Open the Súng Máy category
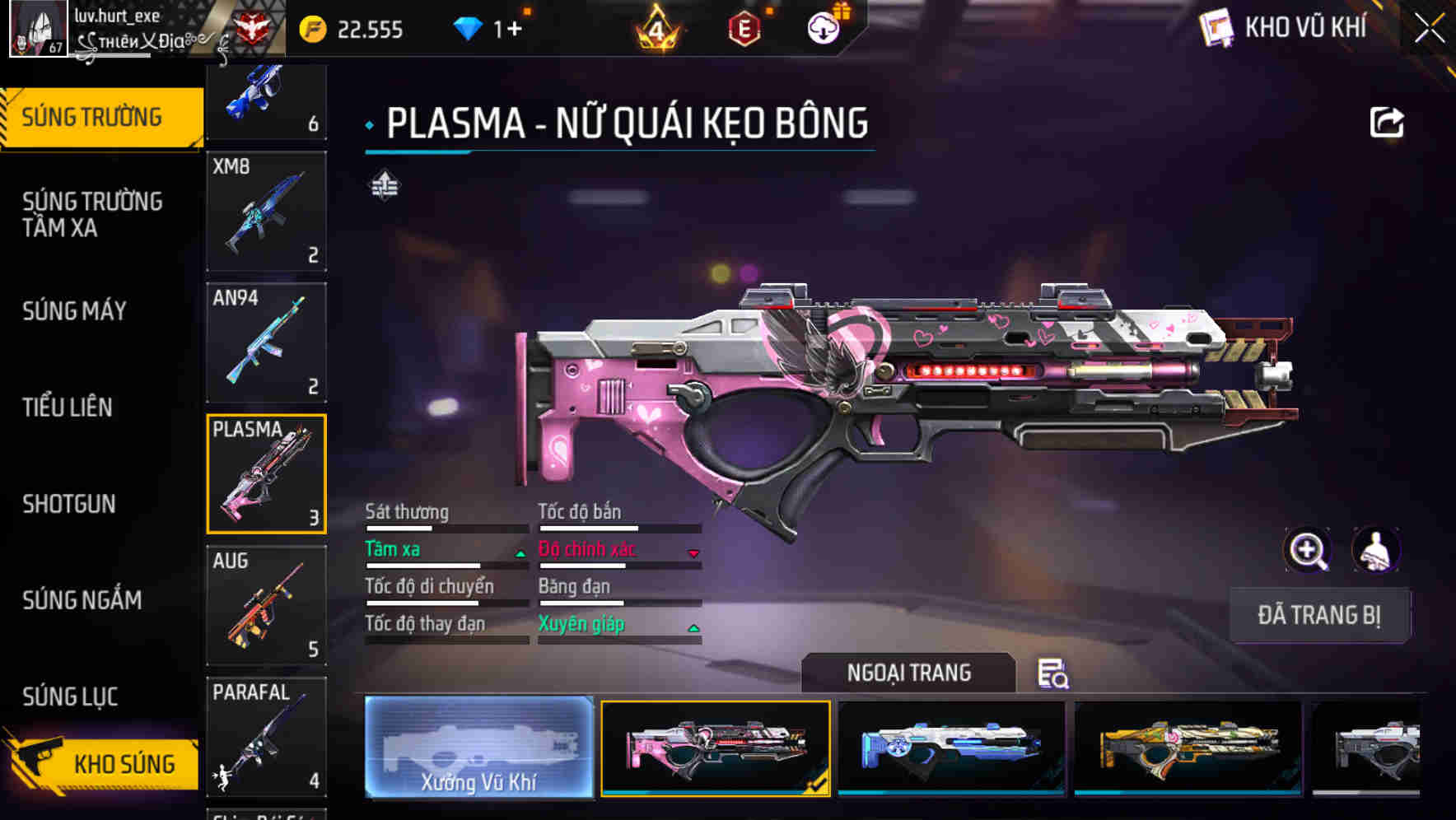This screenshot has height=820, width=1456. 75,311
